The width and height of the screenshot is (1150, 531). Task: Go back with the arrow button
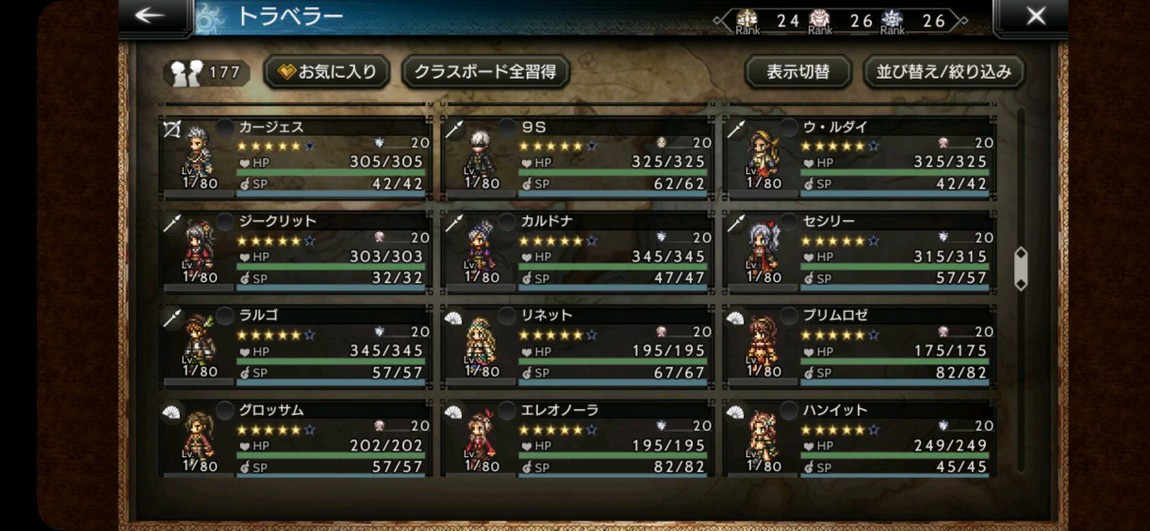coord(150,15)
